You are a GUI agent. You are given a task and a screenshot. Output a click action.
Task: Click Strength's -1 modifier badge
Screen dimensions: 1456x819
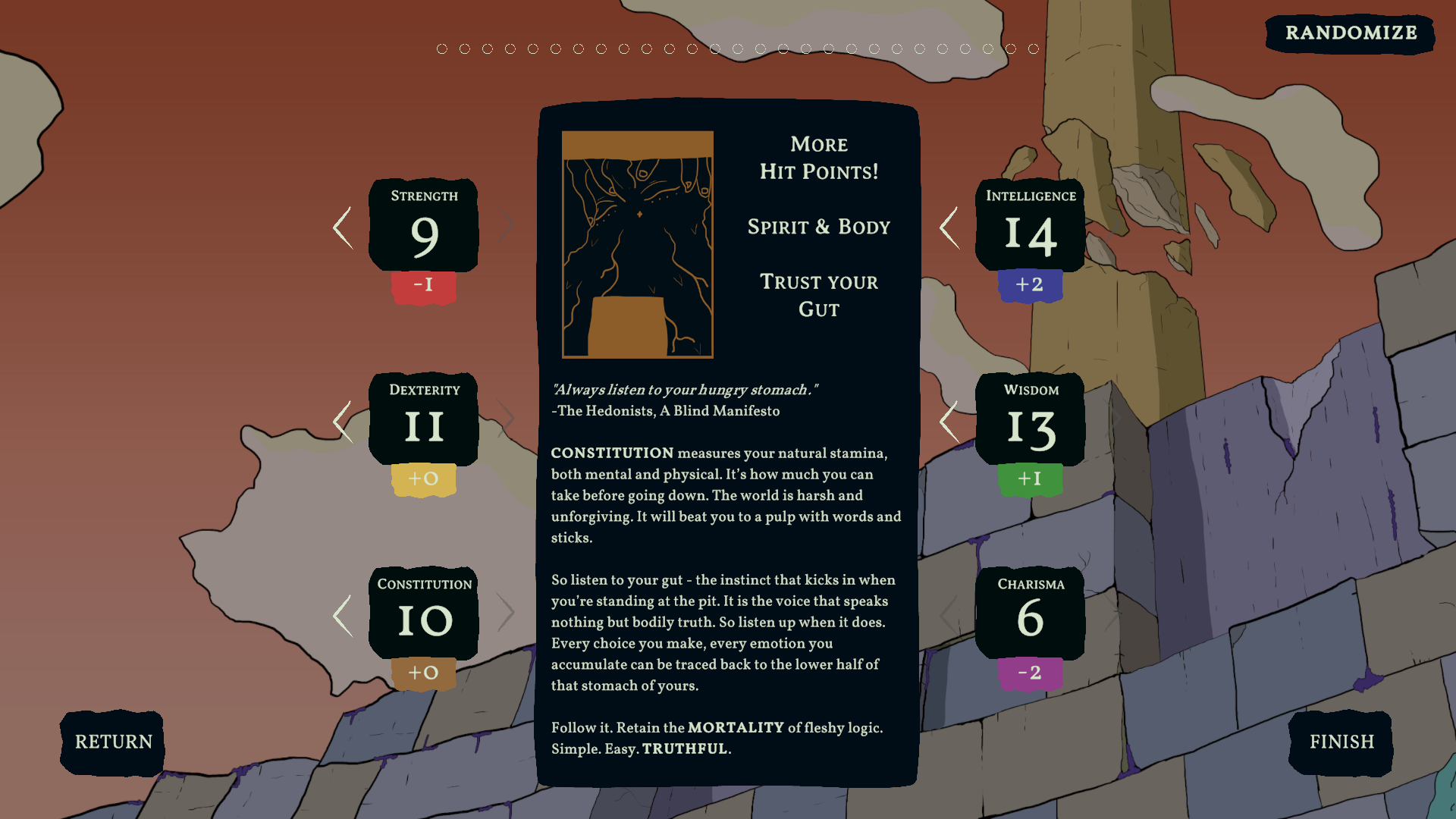coord(424,286)
